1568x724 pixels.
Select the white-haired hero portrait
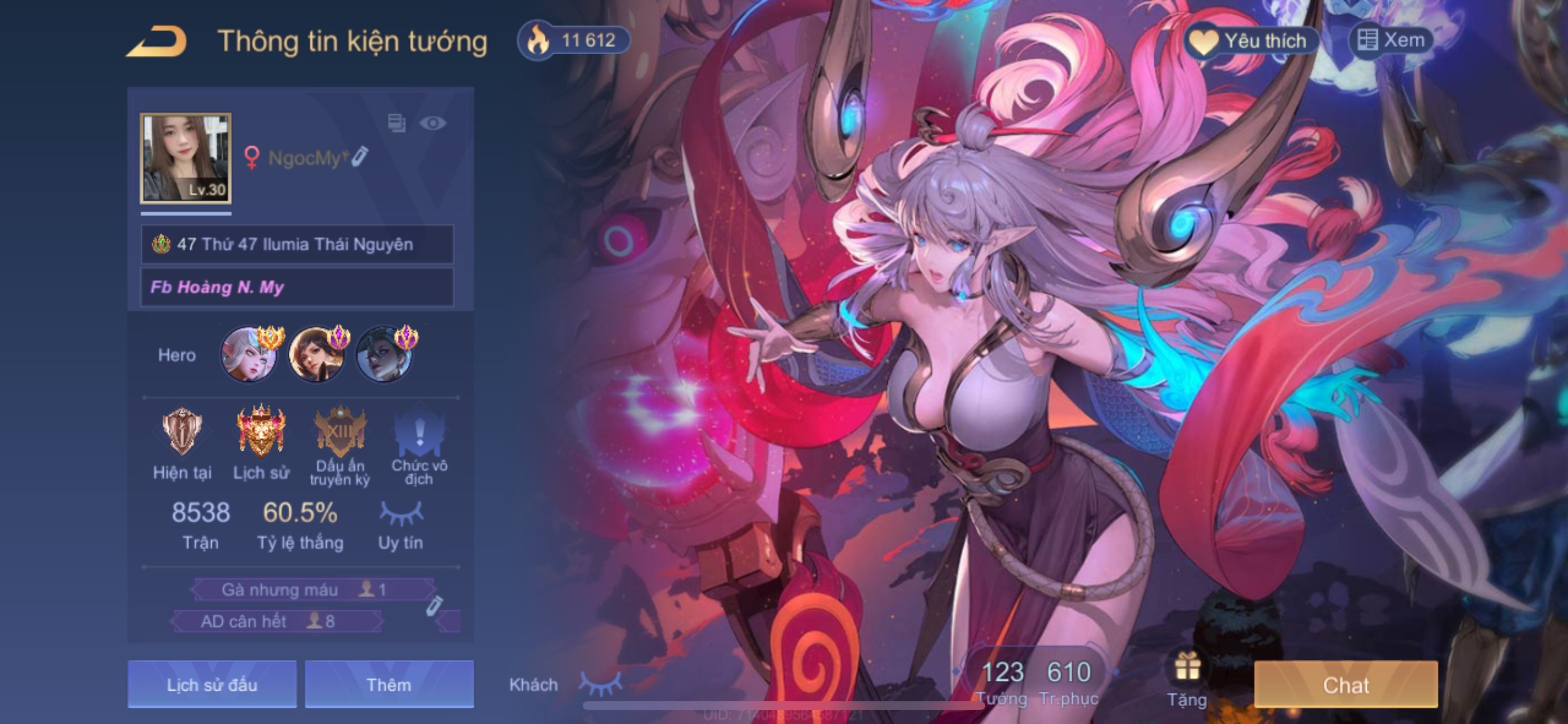[249, 354]
